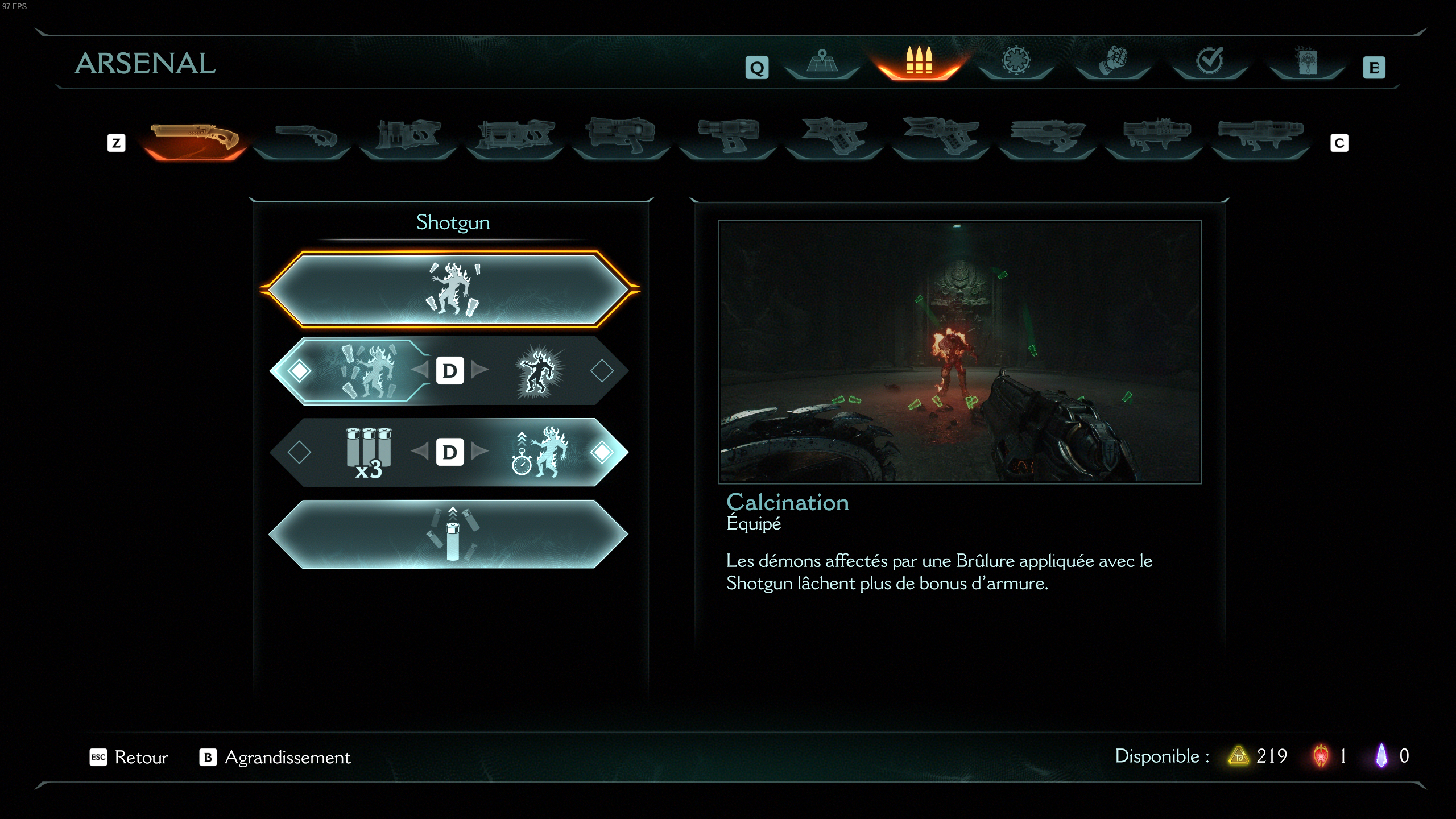The width and height of the screenshot is (1456, 819).
Task: Open the map tab
Action: [x=822, y=62]
